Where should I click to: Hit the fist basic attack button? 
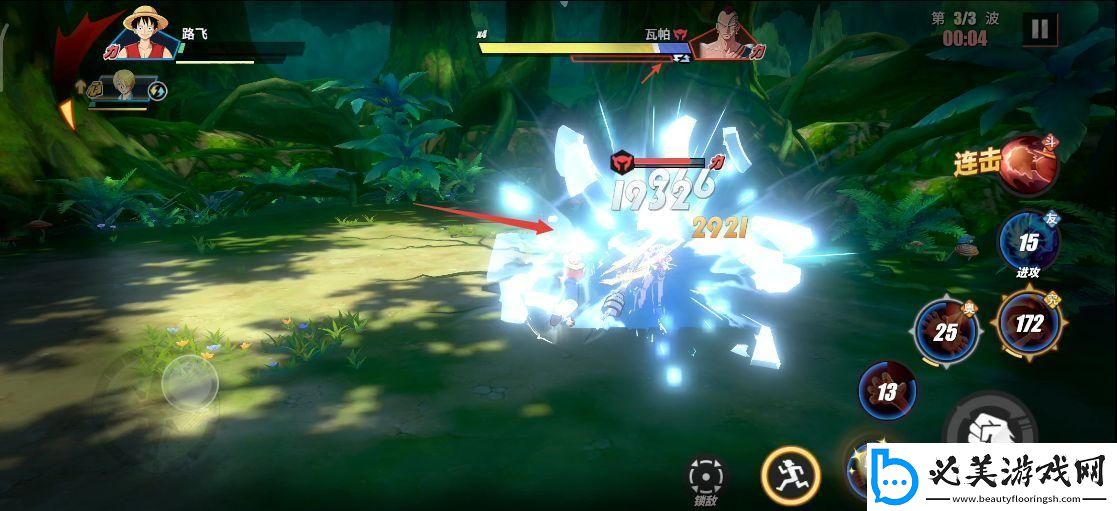tap(980, 432)
